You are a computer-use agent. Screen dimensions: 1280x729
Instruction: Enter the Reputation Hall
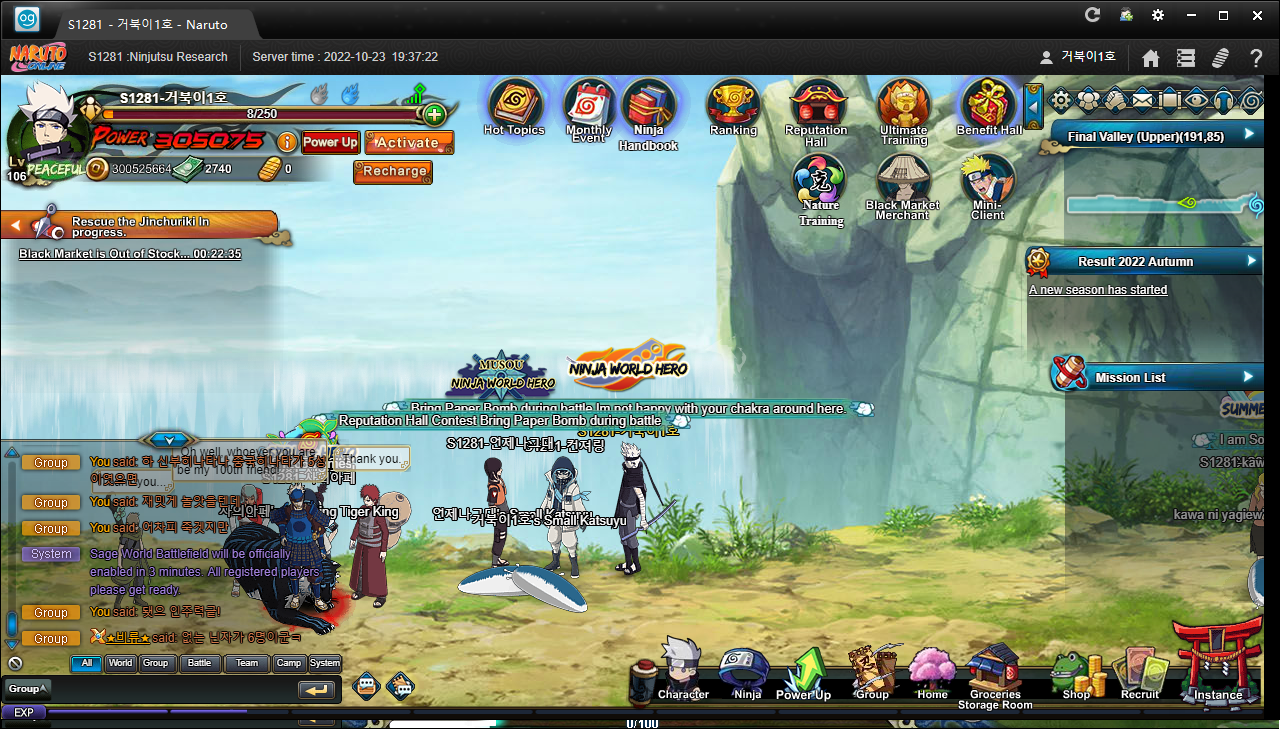817,108
